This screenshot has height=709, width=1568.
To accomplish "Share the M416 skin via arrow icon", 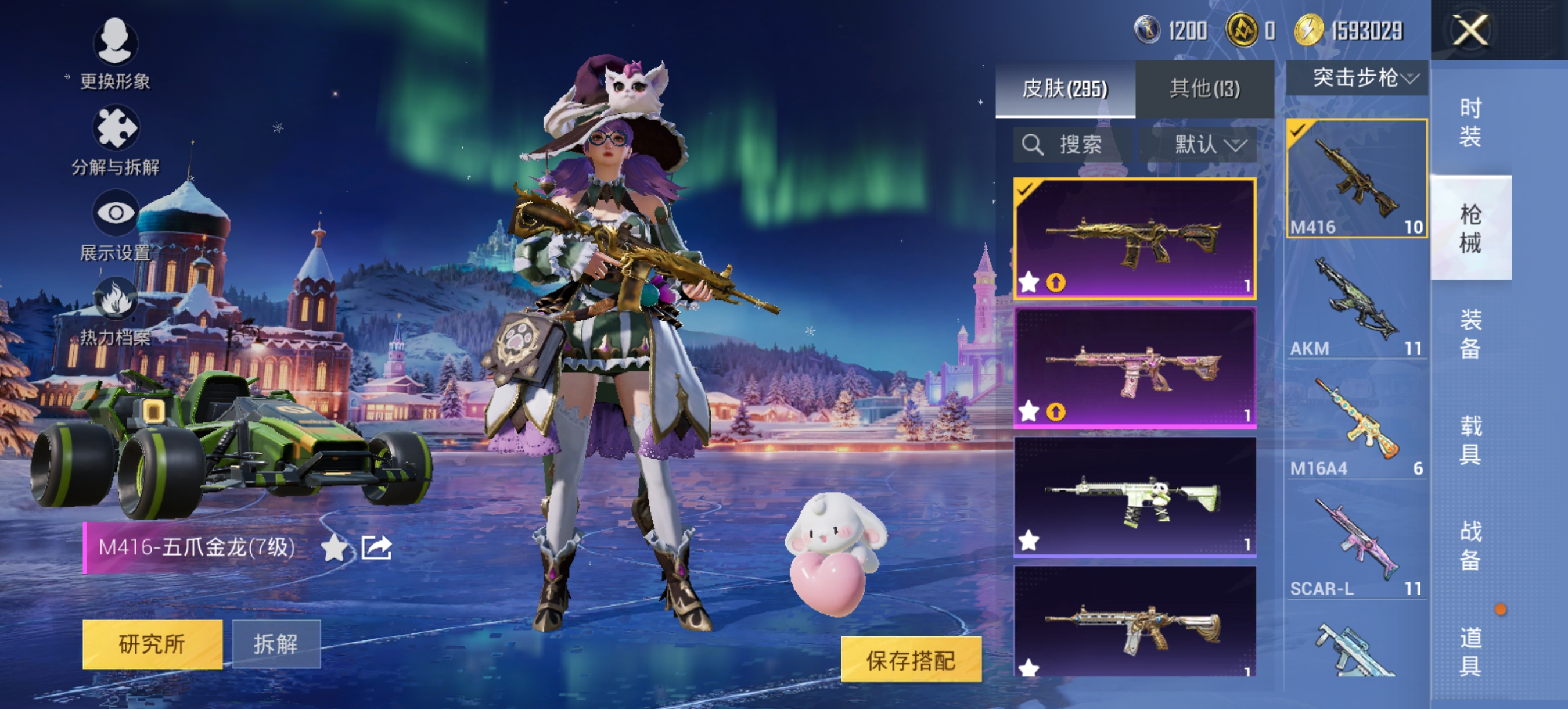I will pyautogui.click(x=376, y=547).
